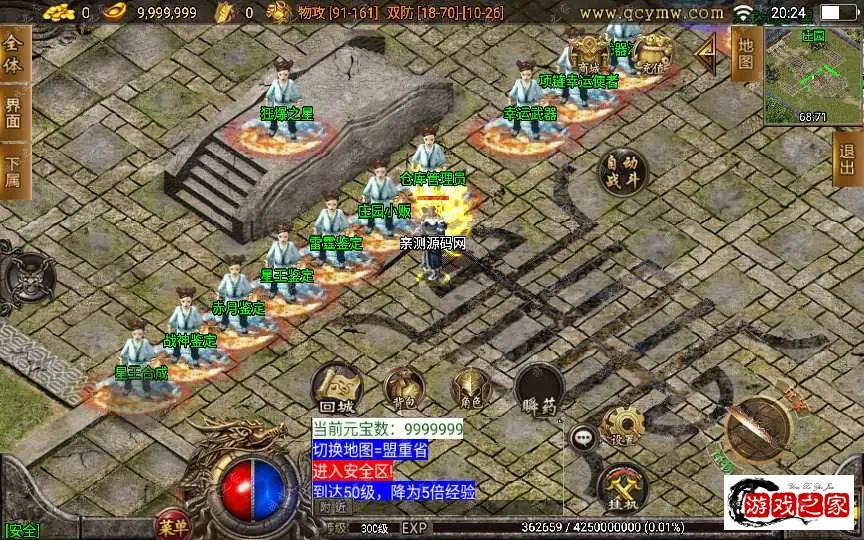The image size is (864, 540).
Task: Open the red 菜单 menu button
Action: [172, 525]
